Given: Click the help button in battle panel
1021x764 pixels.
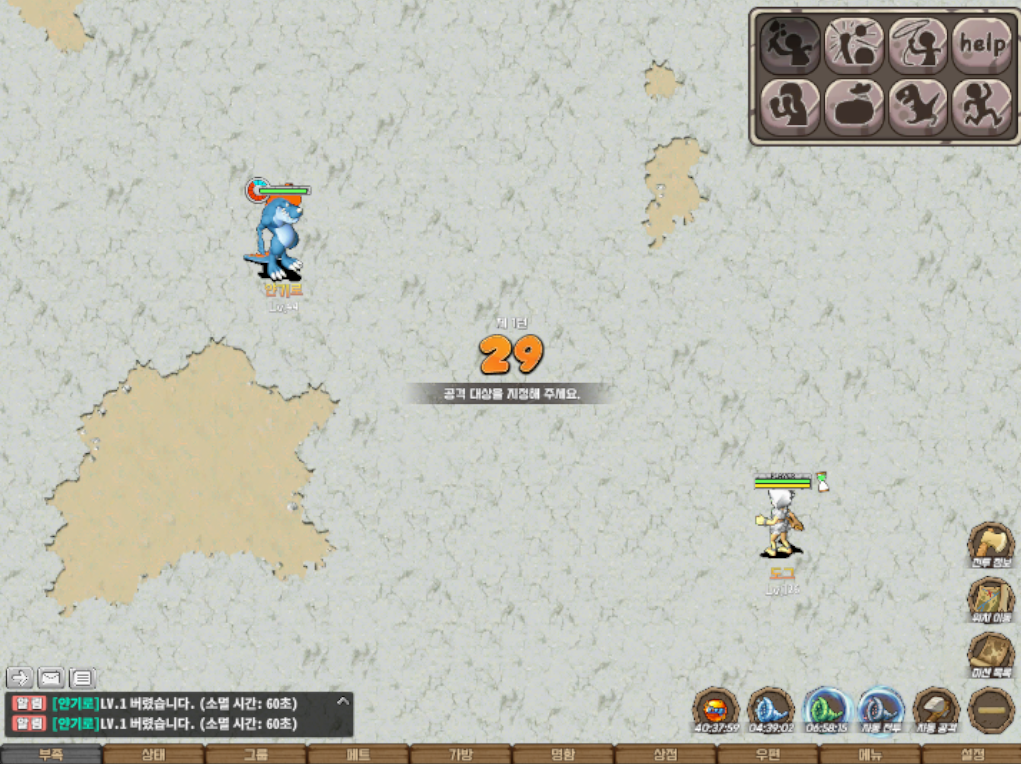Looking at the screenshot, I should click(981, 44).
